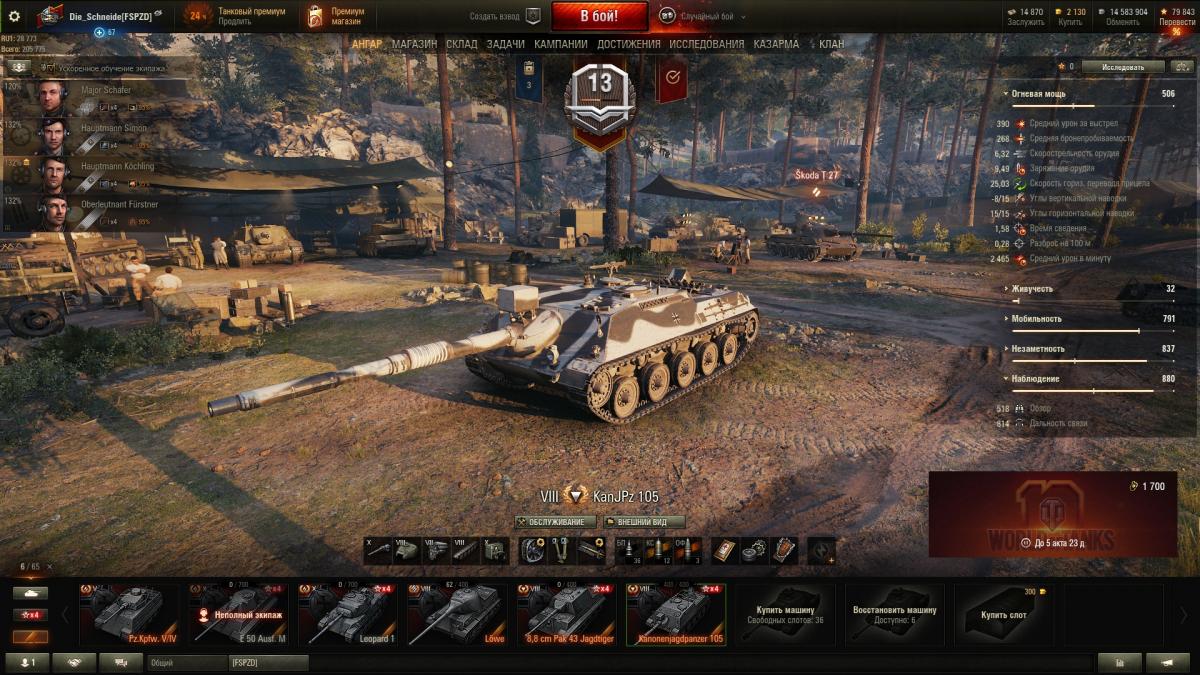Open ВНЕШНИЙ ВИД customization
Image resolution: width=1200 pixels, height=675 pixels.
(x=644, y=522)
